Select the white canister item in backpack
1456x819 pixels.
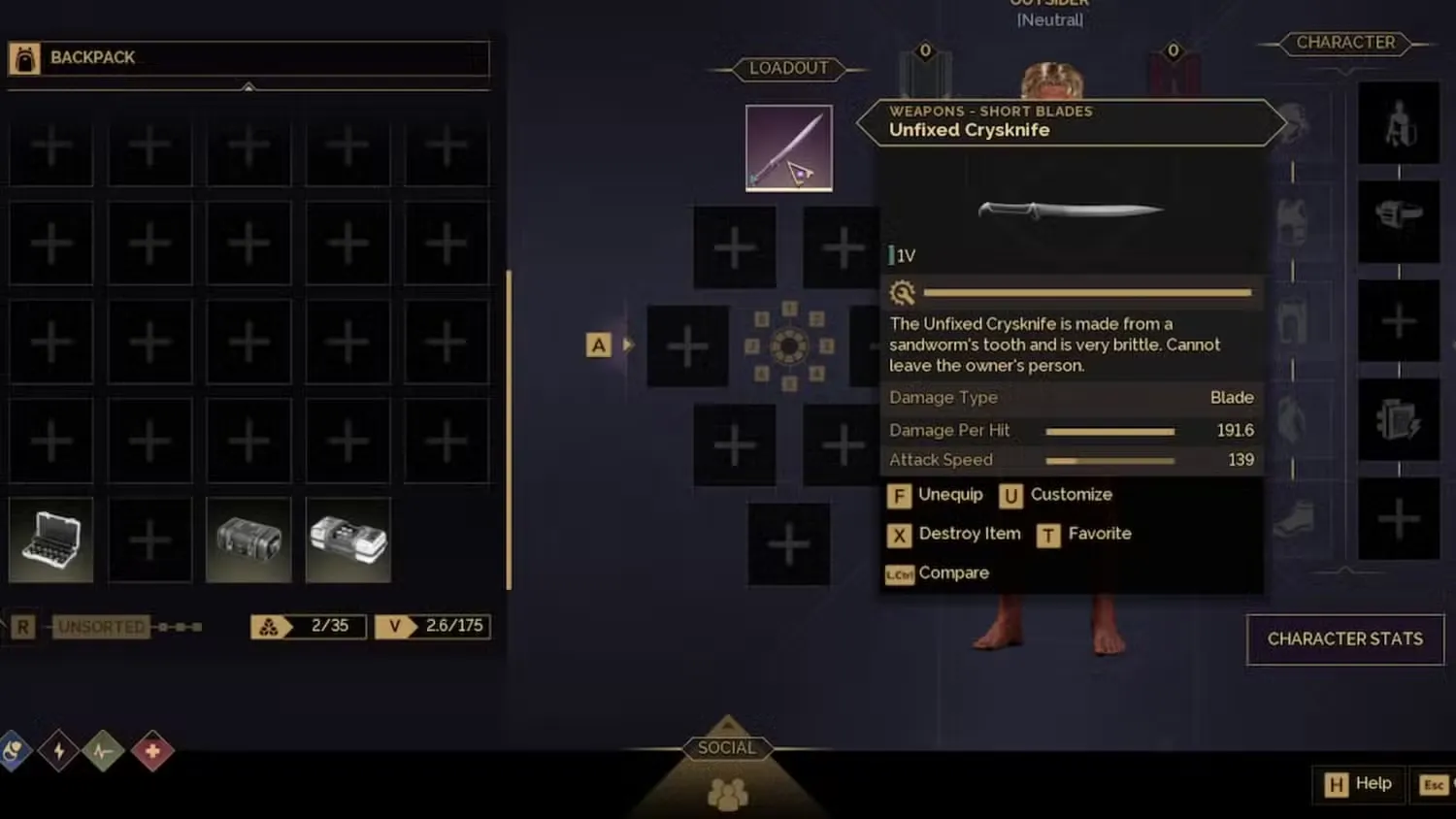coord(347,540)
